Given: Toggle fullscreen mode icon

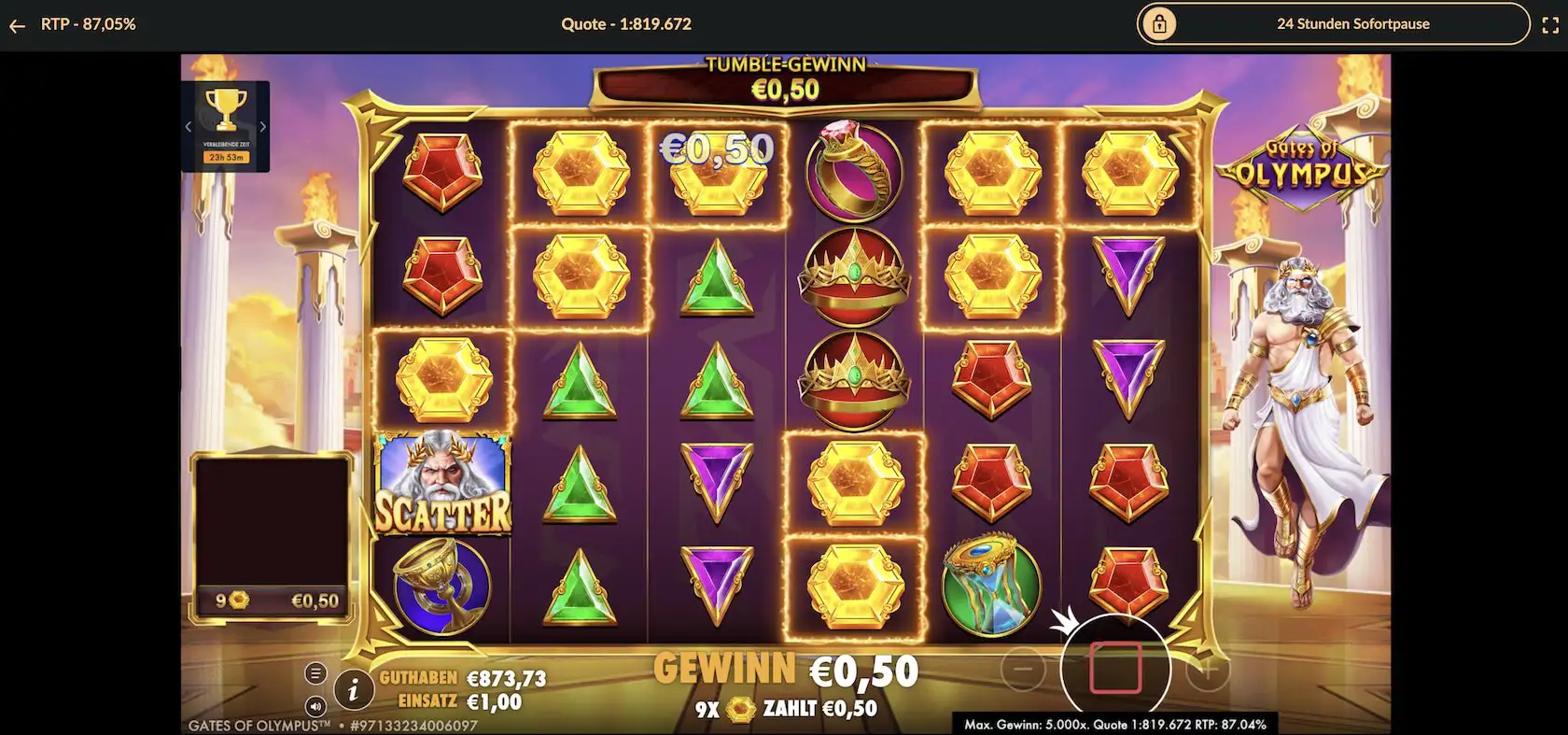Looking at the screenshot, I should 1549,25.
